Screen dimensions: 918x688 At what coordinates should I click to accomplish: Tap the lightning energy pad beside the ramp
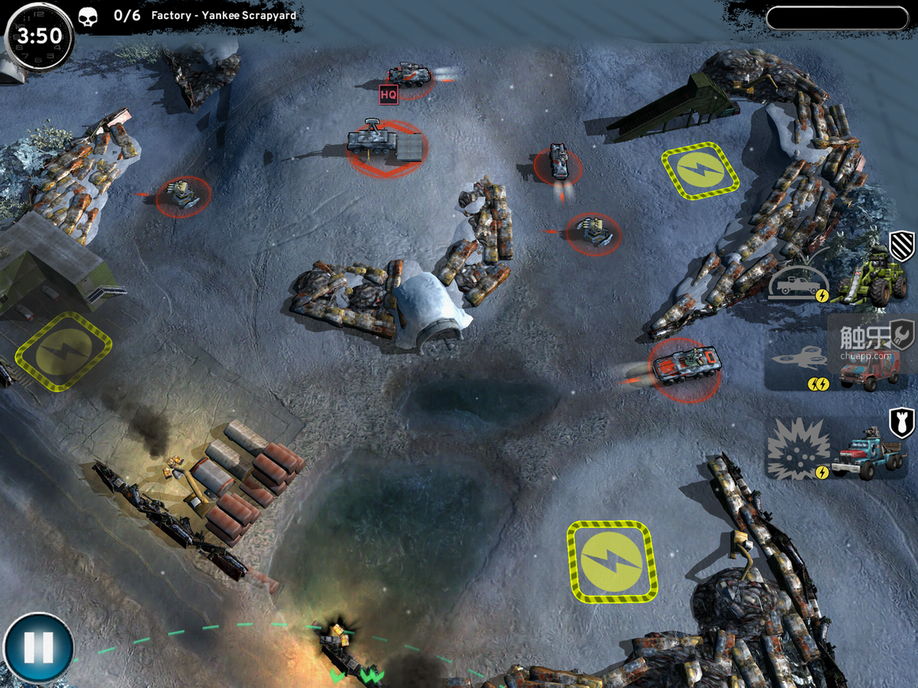[x=700, y=171]
